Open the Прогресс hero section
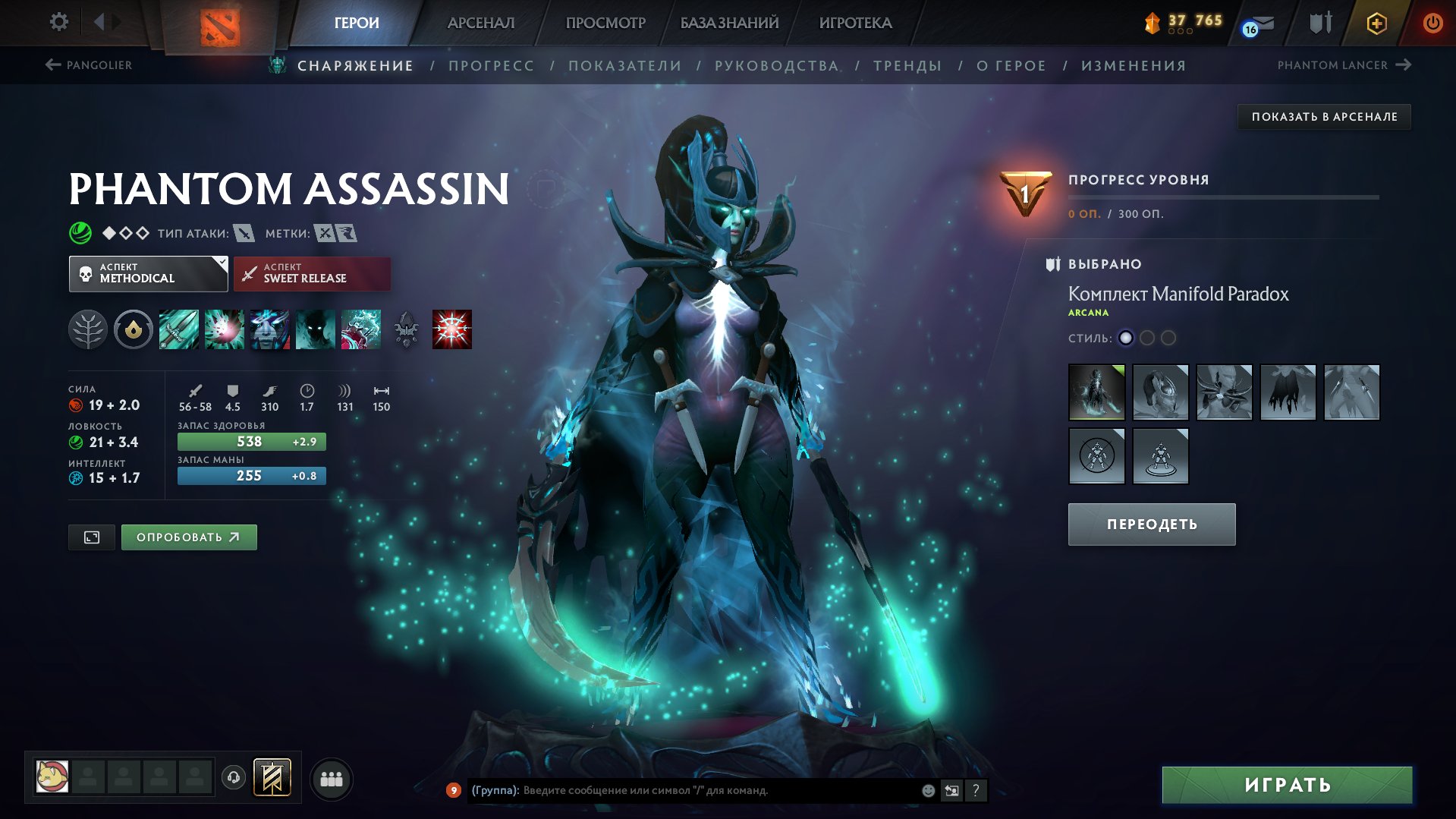This screenshot has width=1456, height=819. pyautogui.click(x=491, y=66)
